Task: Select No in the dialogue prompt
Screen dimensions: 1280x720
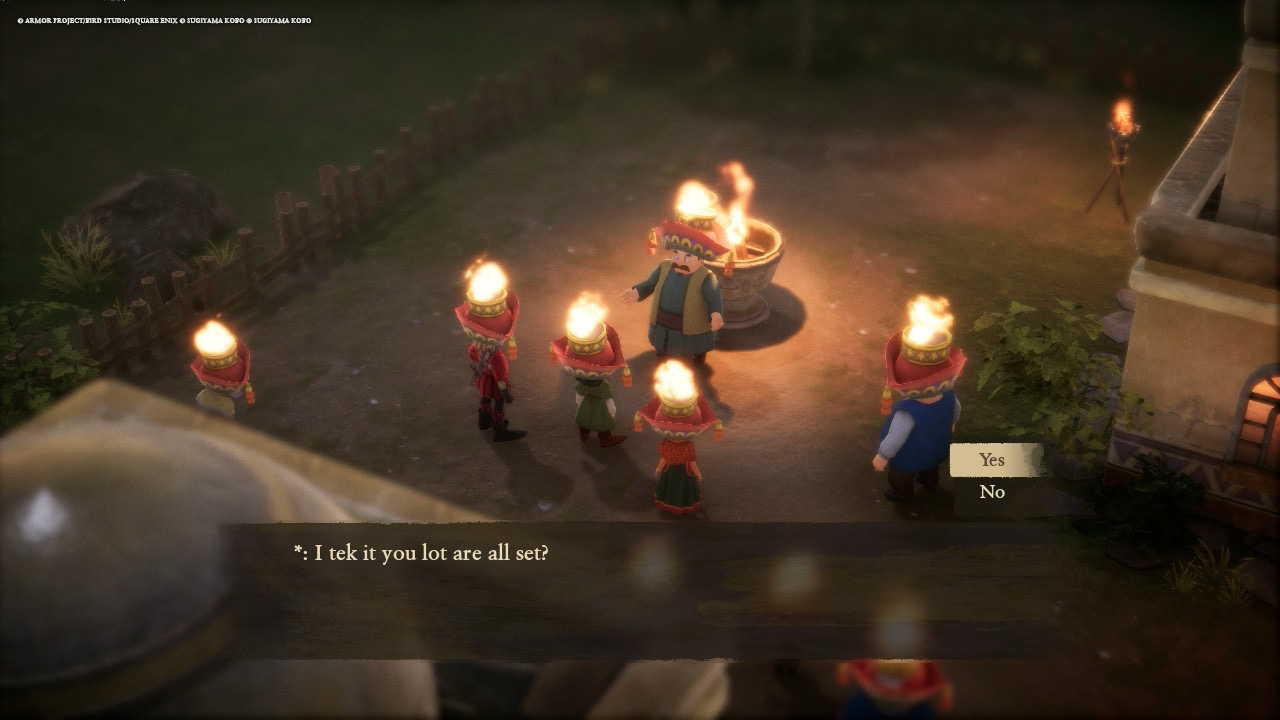Action: point(992,492)
